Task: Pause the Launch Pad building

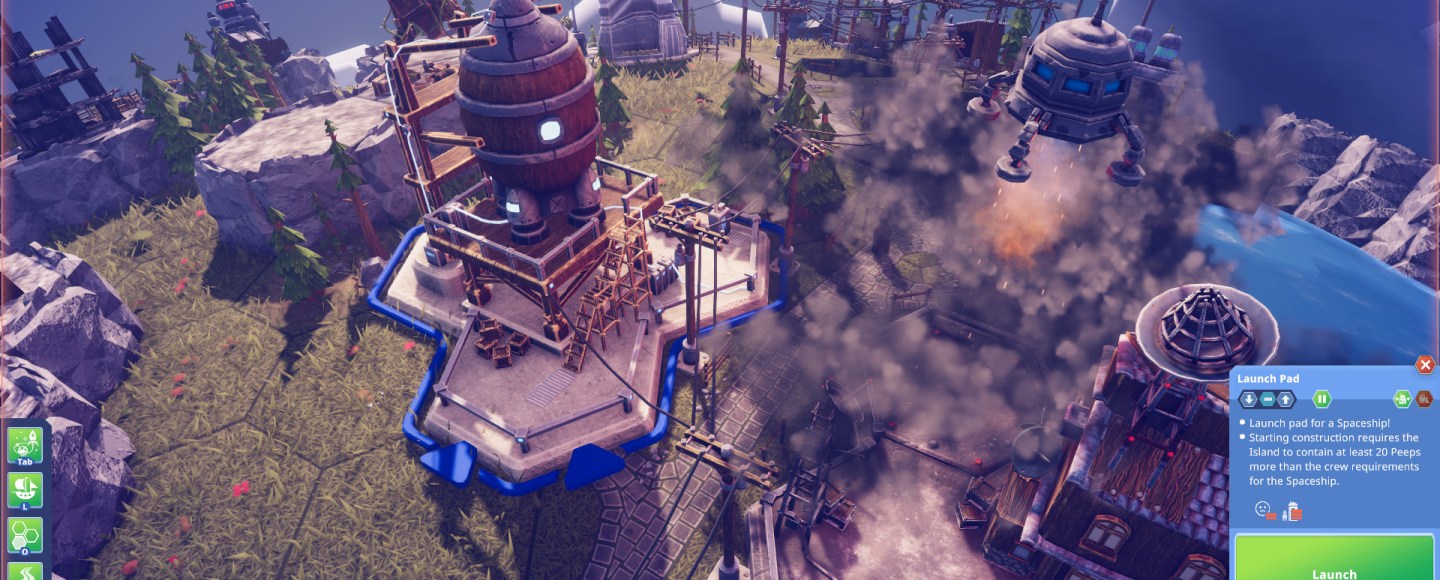Action: 1322,399
